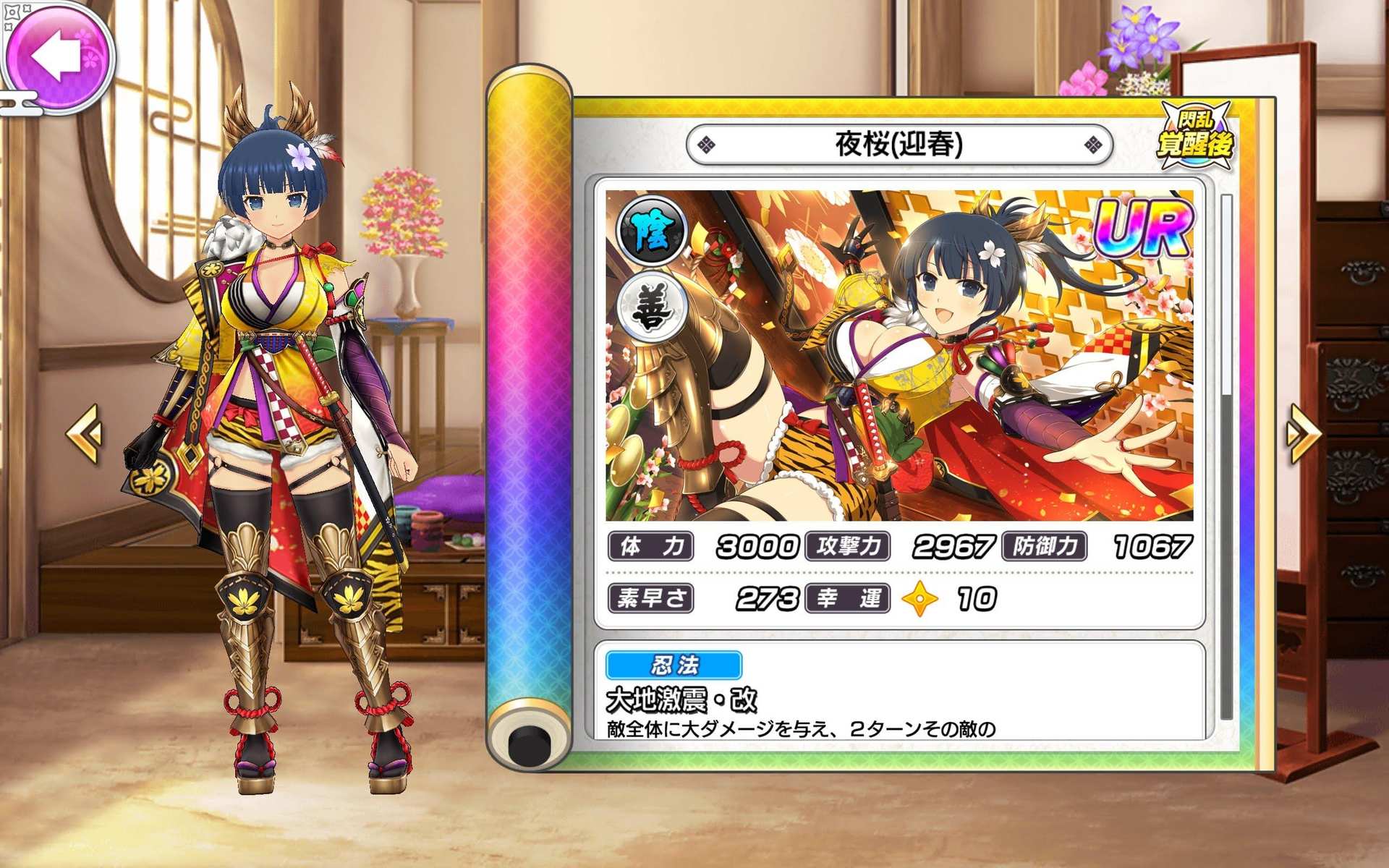Select the 陰 attribute icon

tap(651, 231)
